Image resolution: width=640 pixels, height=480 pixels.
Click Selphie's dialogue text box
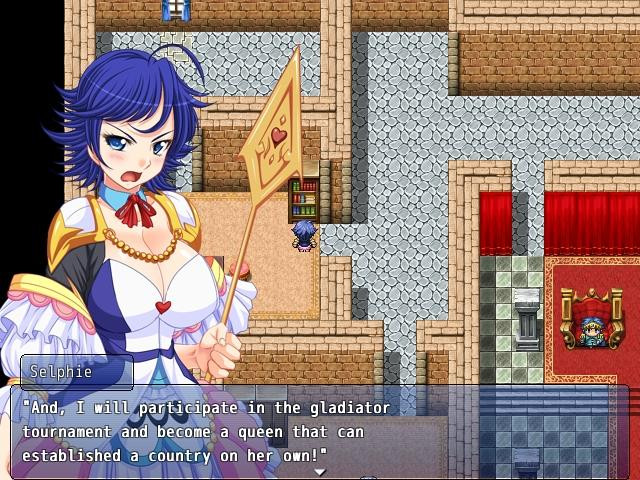coord(320,432)
